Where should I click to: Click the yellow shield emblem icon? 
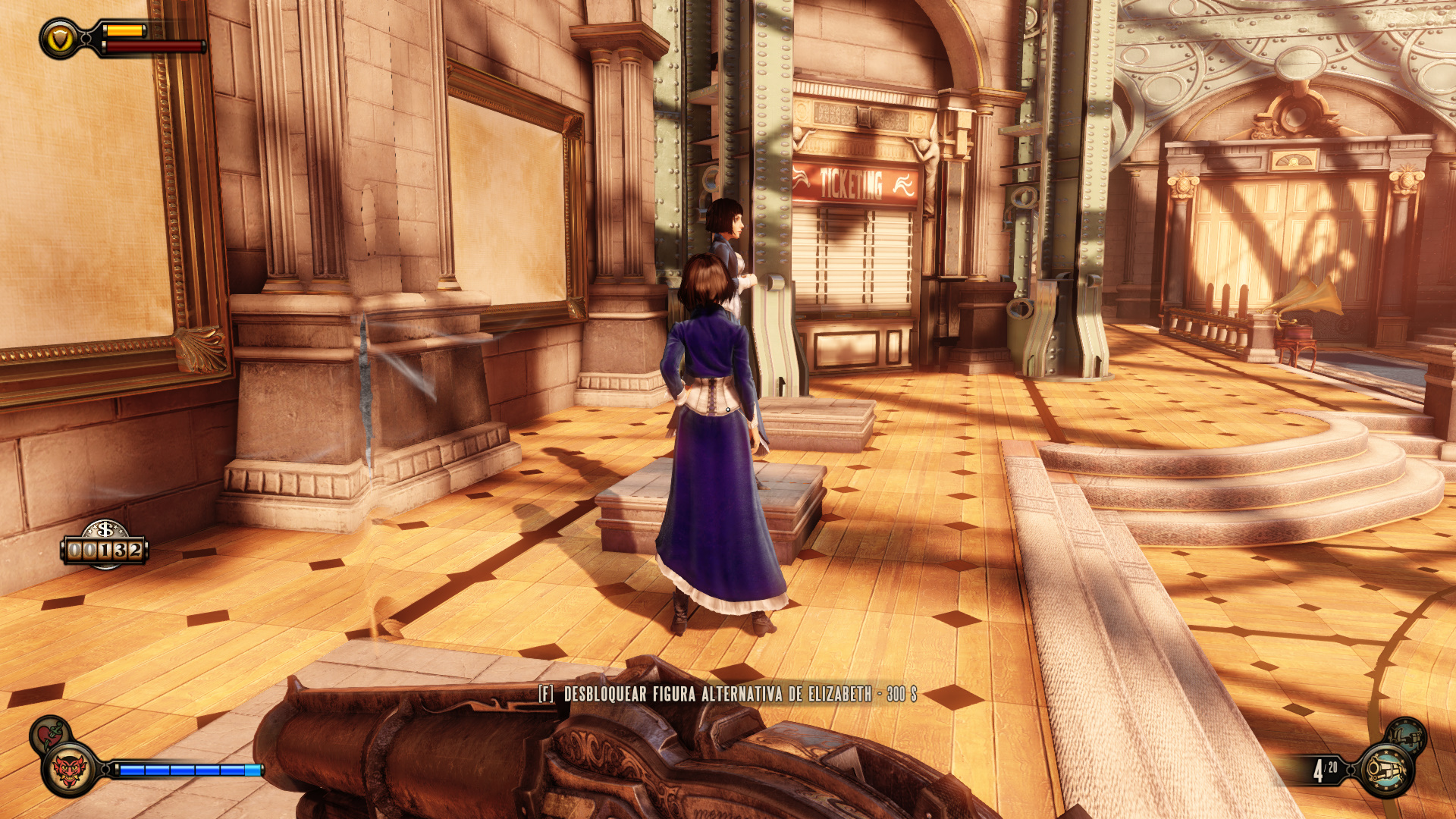pos(60,39)
